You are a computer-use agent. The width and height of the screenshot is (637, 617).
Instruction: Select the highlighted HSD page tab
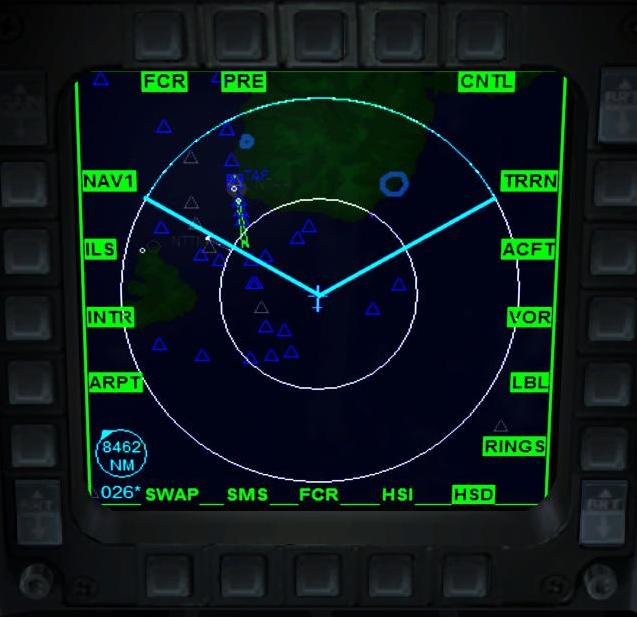point(473,494)
